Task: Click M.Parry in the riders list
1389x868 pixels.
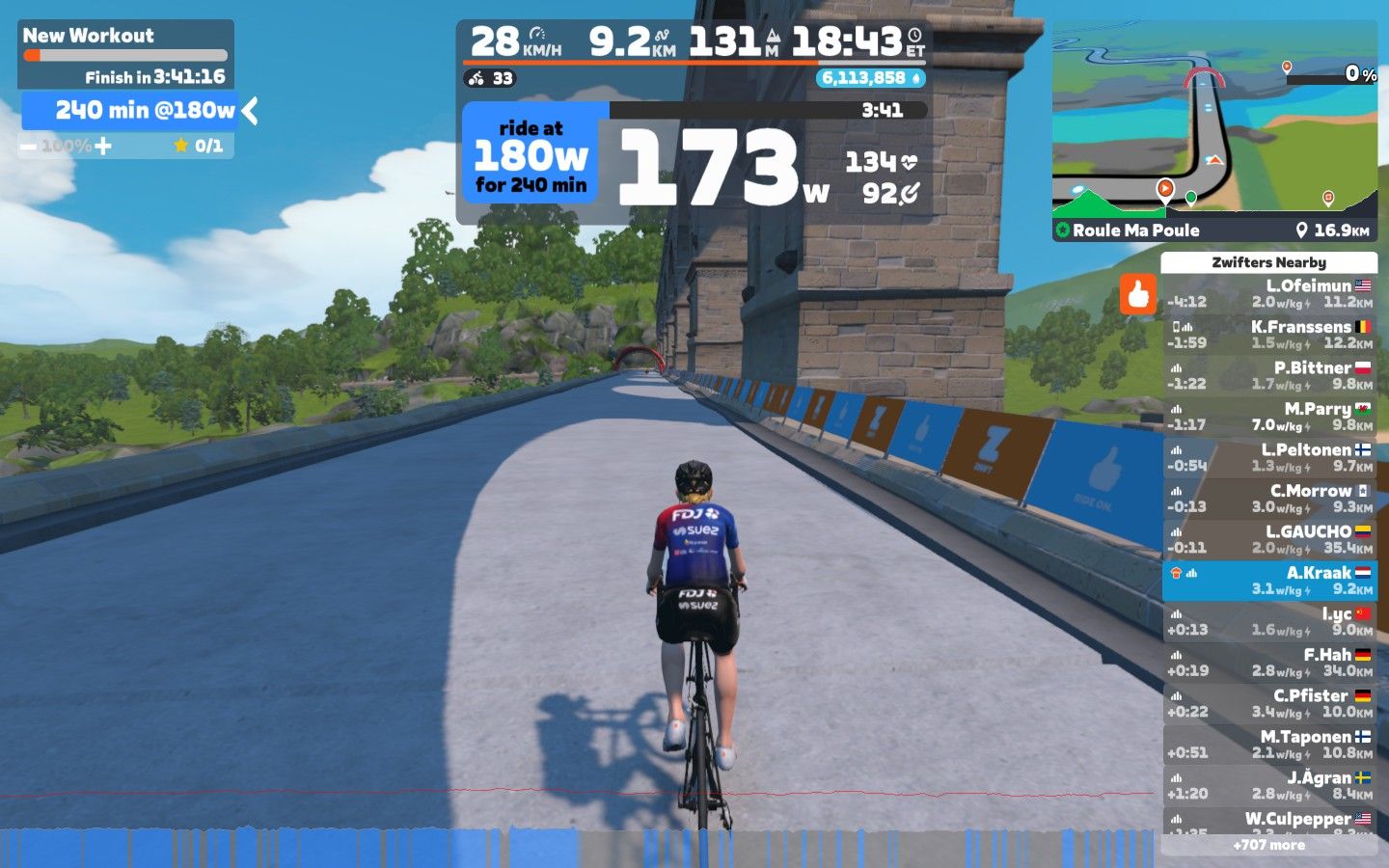Action: point(1268,417)
